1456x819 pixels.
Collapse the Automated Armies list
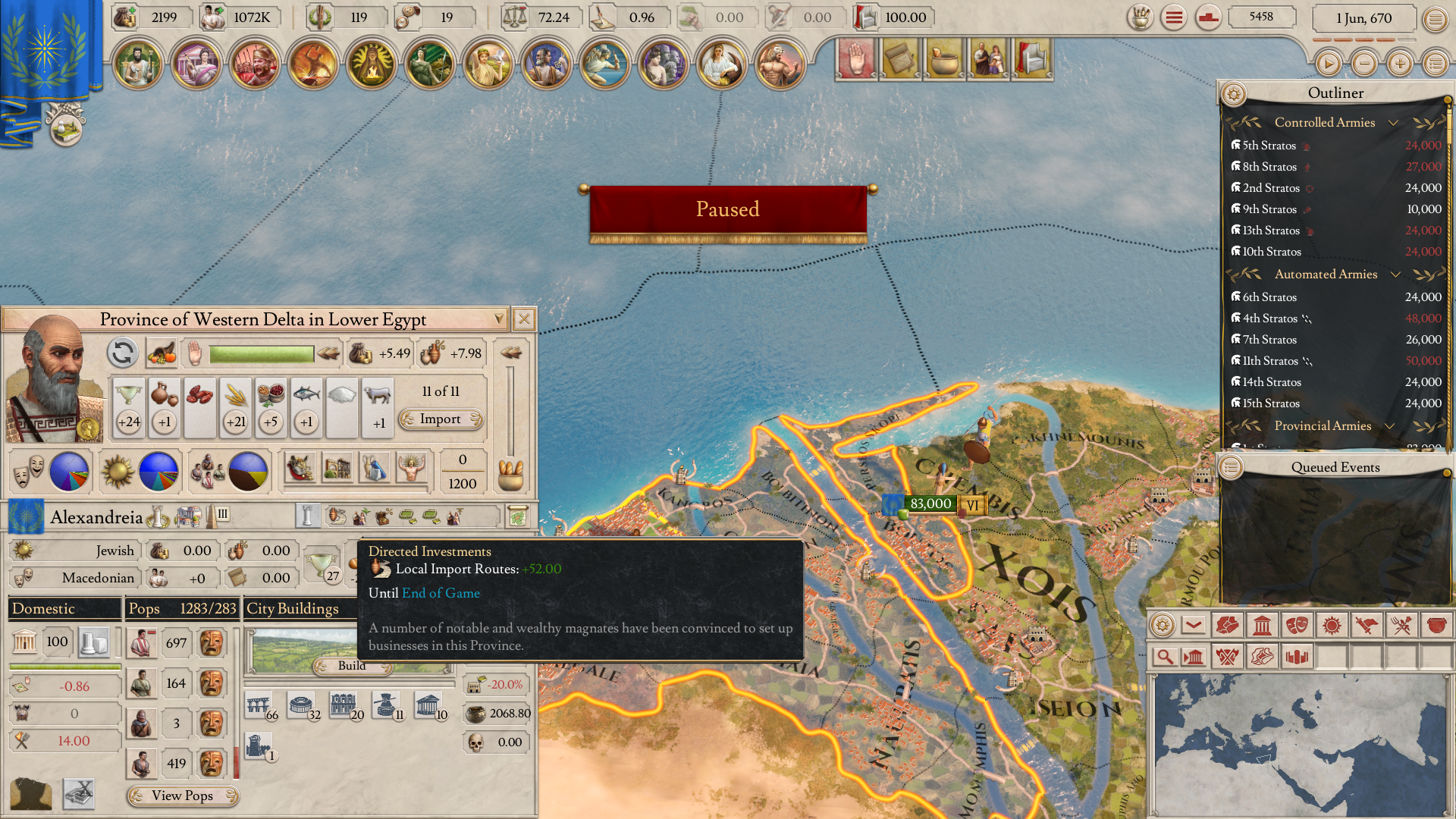pyautogui.click(x=1395, y=275)
